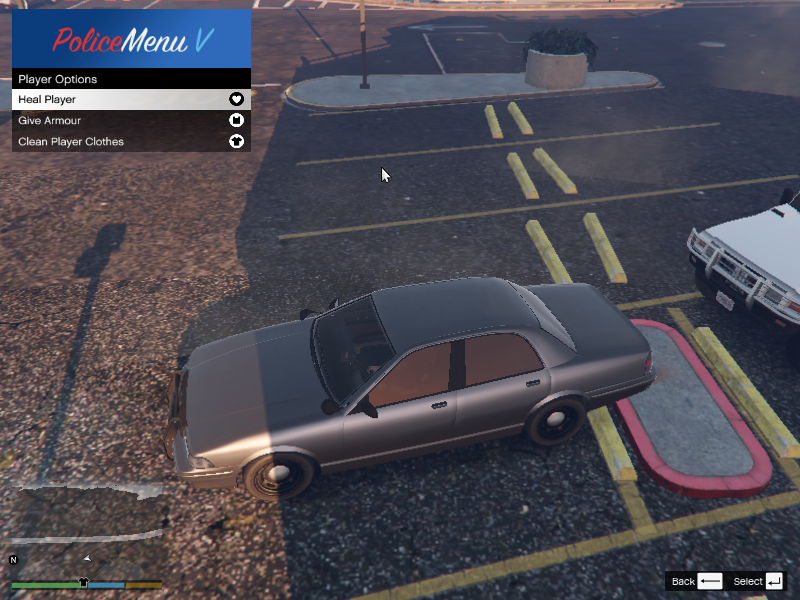Click the PoliceMenu V banner
This screenshot has height=600, width=800.
[x=131, y=39]
